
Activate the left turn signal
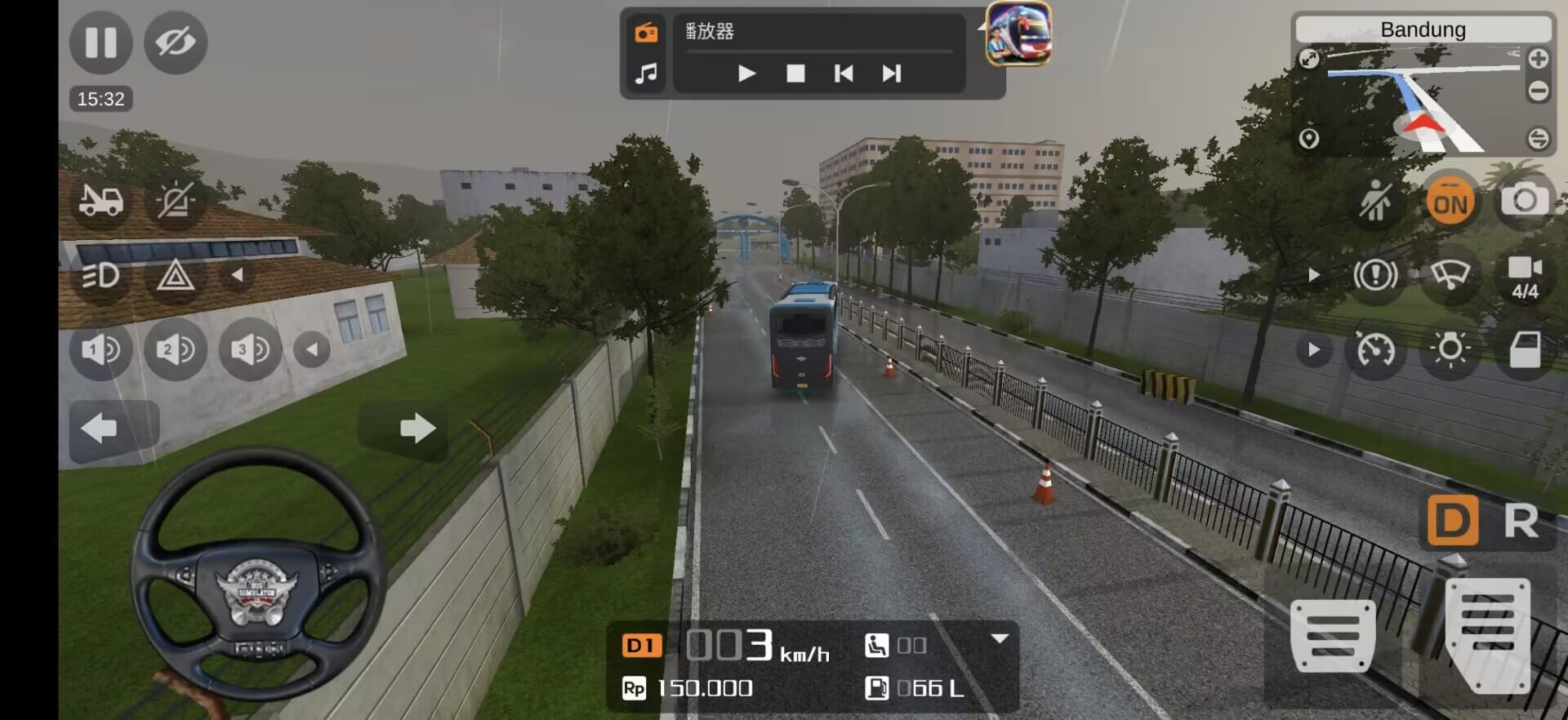tap(100, 428)
